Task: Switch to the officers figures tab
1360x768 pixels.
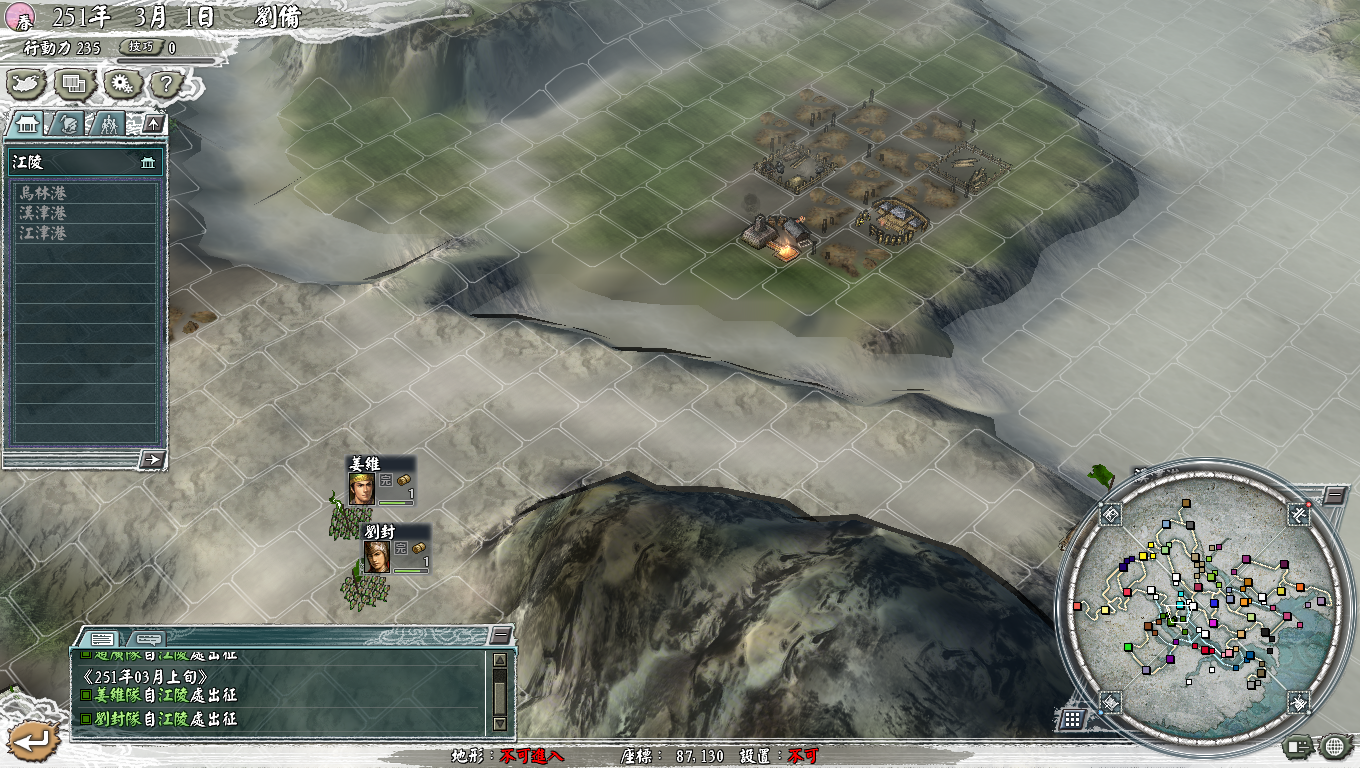Action: click(107, 124)
